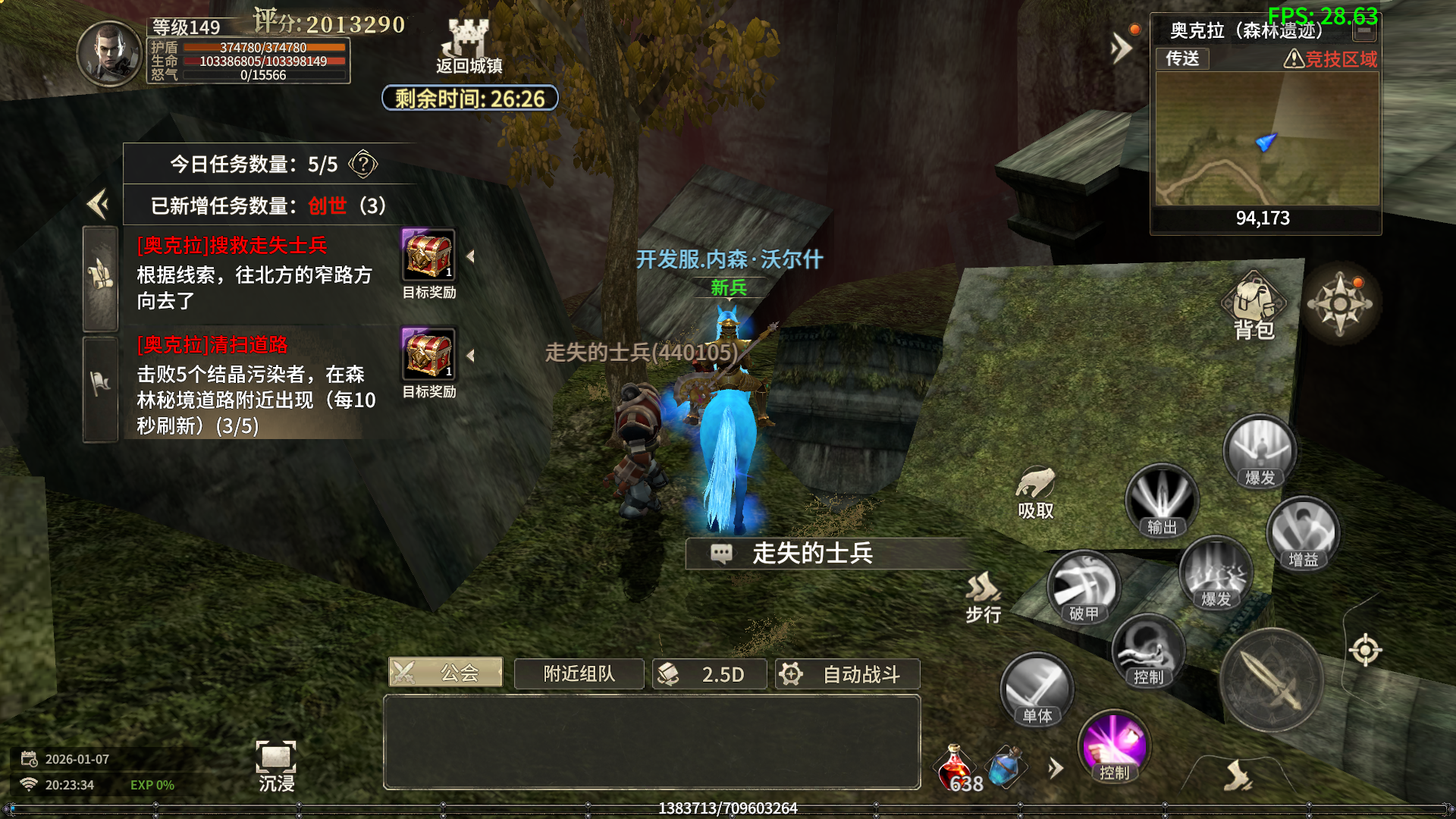
Task: Attack with the main sword button
Action: (1272, 679)
